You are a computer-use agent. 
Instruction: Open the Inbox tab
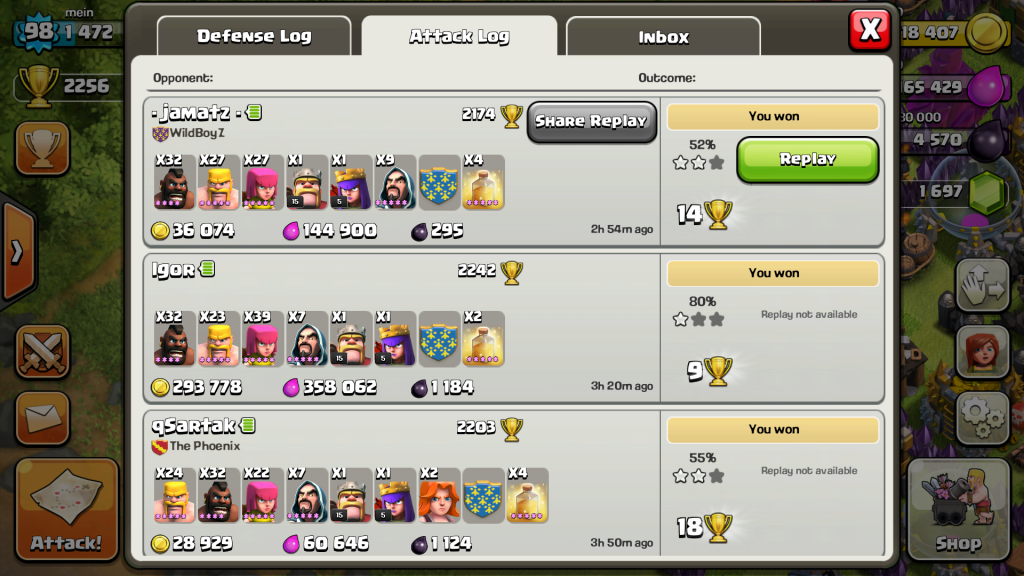pyautogui.click(x=663, y=37)
